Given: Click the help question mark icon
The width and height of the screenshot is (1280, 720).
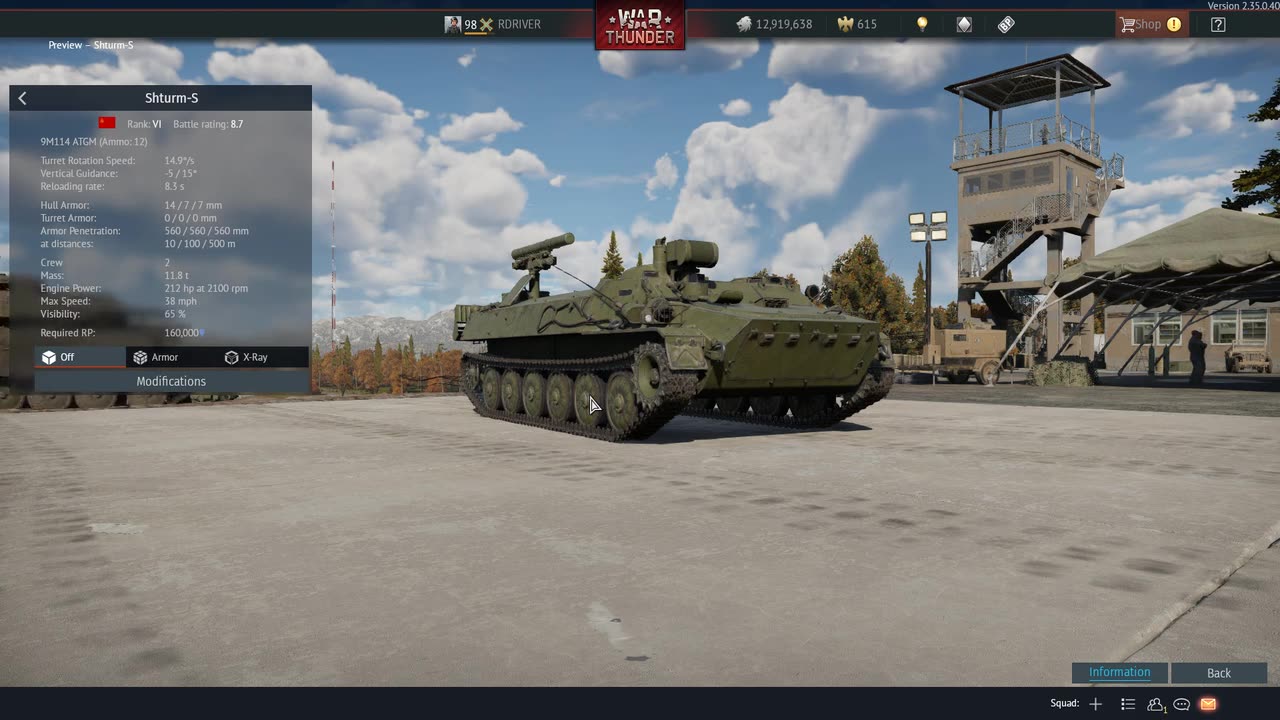Looking at the screenshot, I should tap(1218, 24).
